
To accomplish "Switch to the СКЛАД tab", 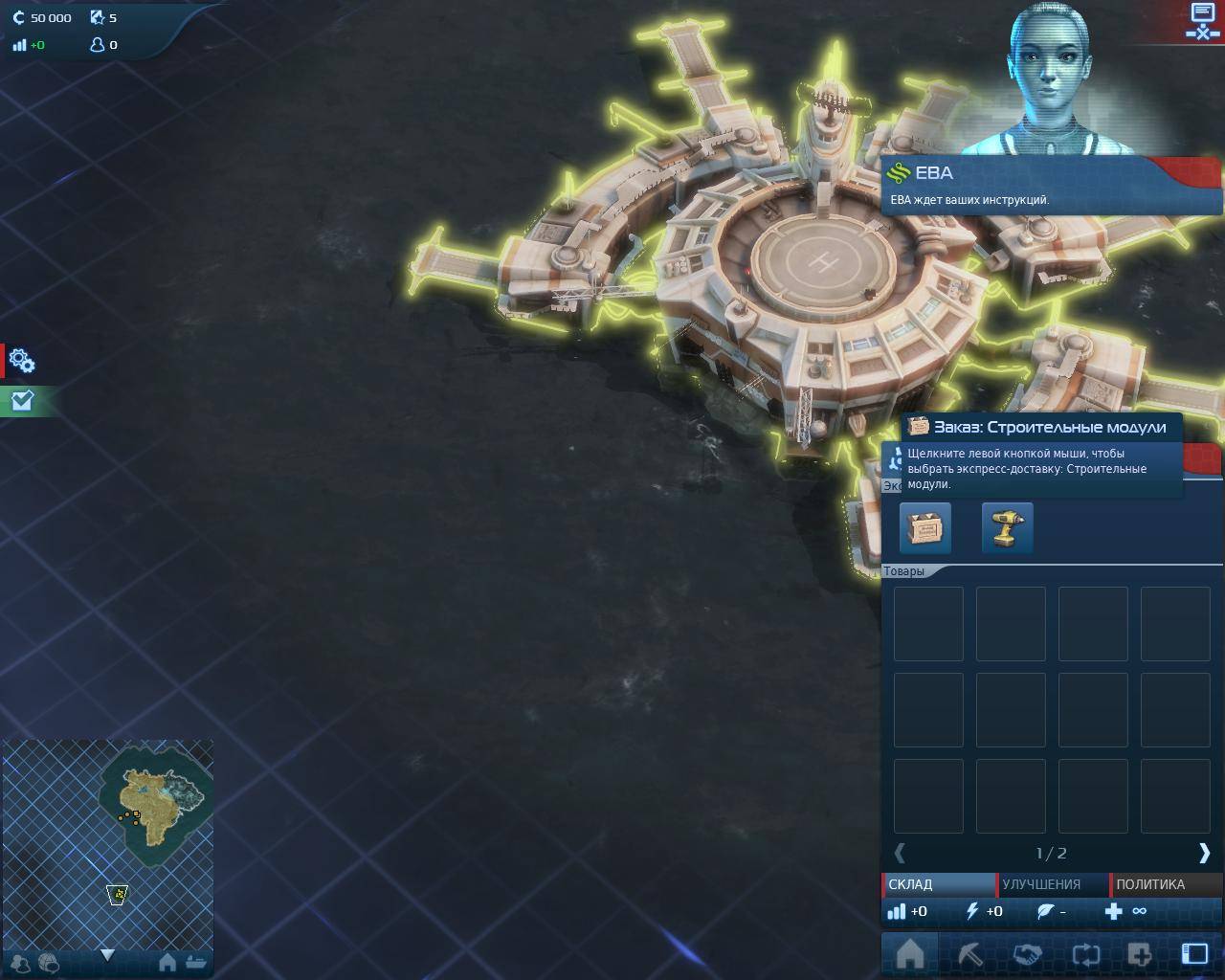I will [x=937, y=884].
